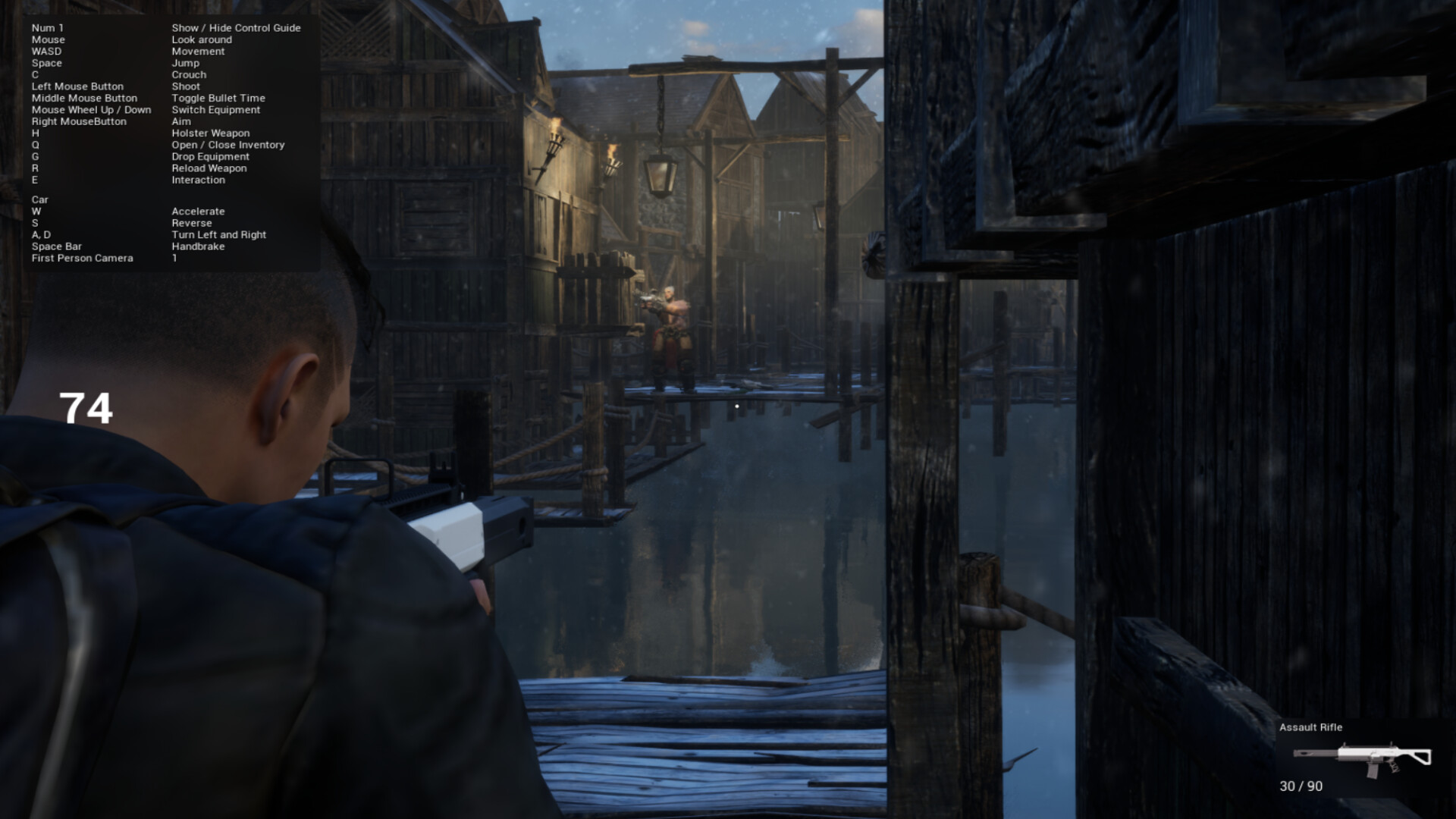The height and width of the screenshot is (819, 1456).
Task: Expand the Open / Close Inventory row
Action: (x=228, y=144)
